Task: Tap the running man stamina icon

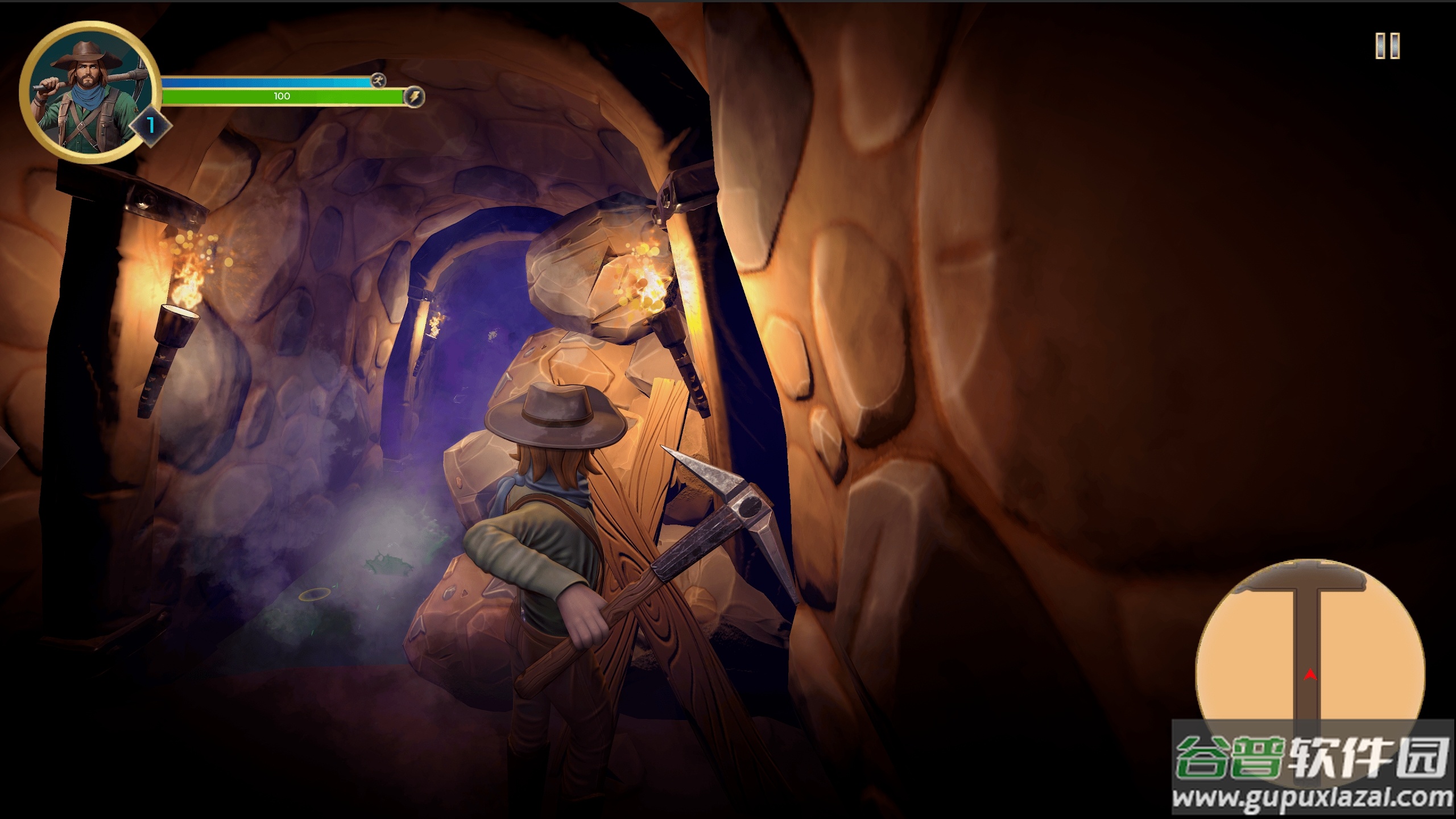Action: (378, 80)
